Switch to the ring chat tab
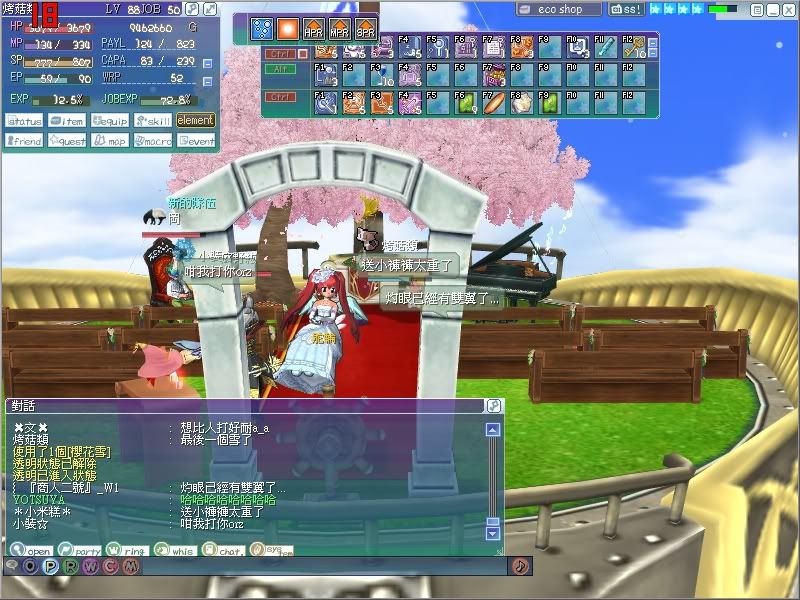Image resolution: width=800 pixels, height=600 pixels. (125, 550)
